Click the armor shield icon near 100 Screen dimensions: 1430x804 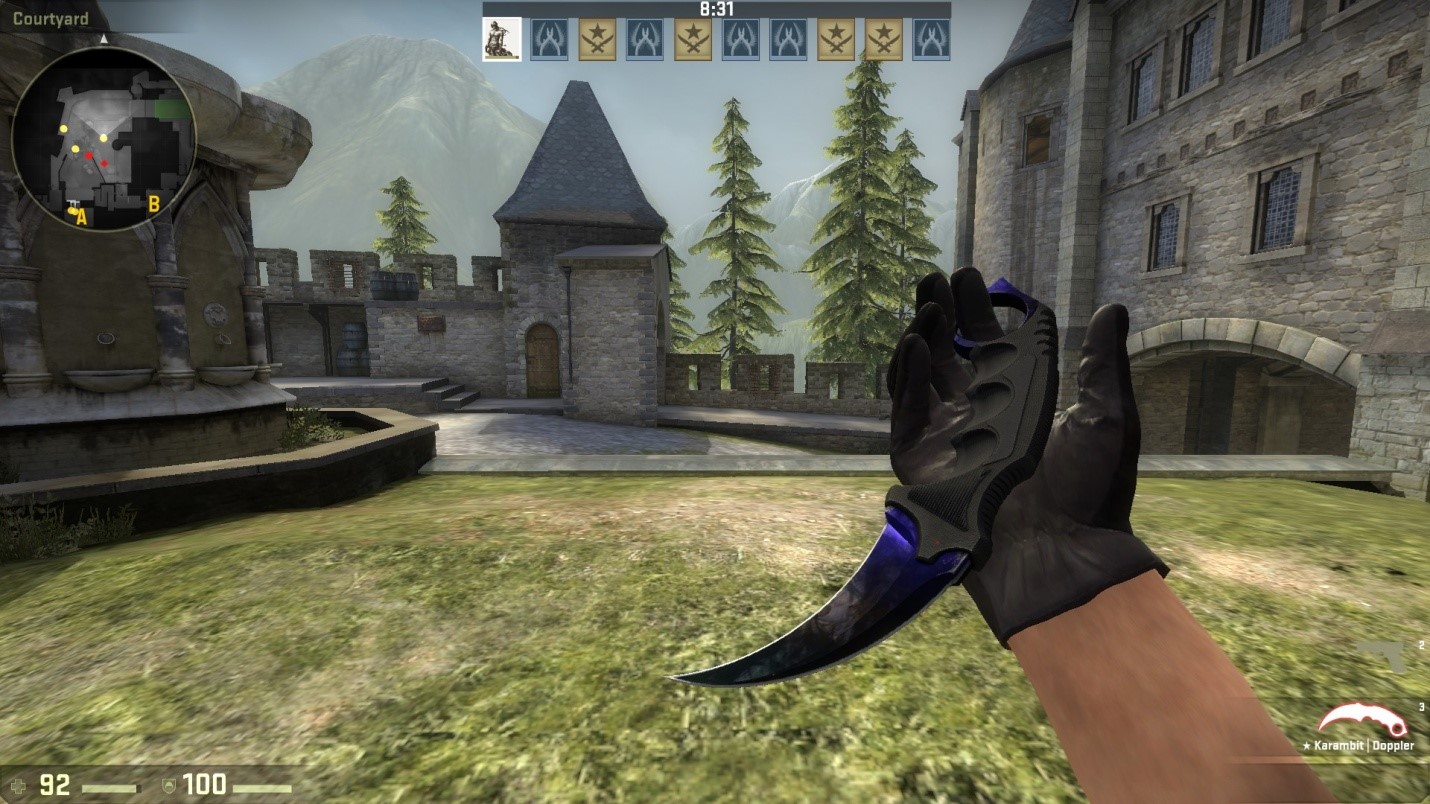tap(169, 786)
